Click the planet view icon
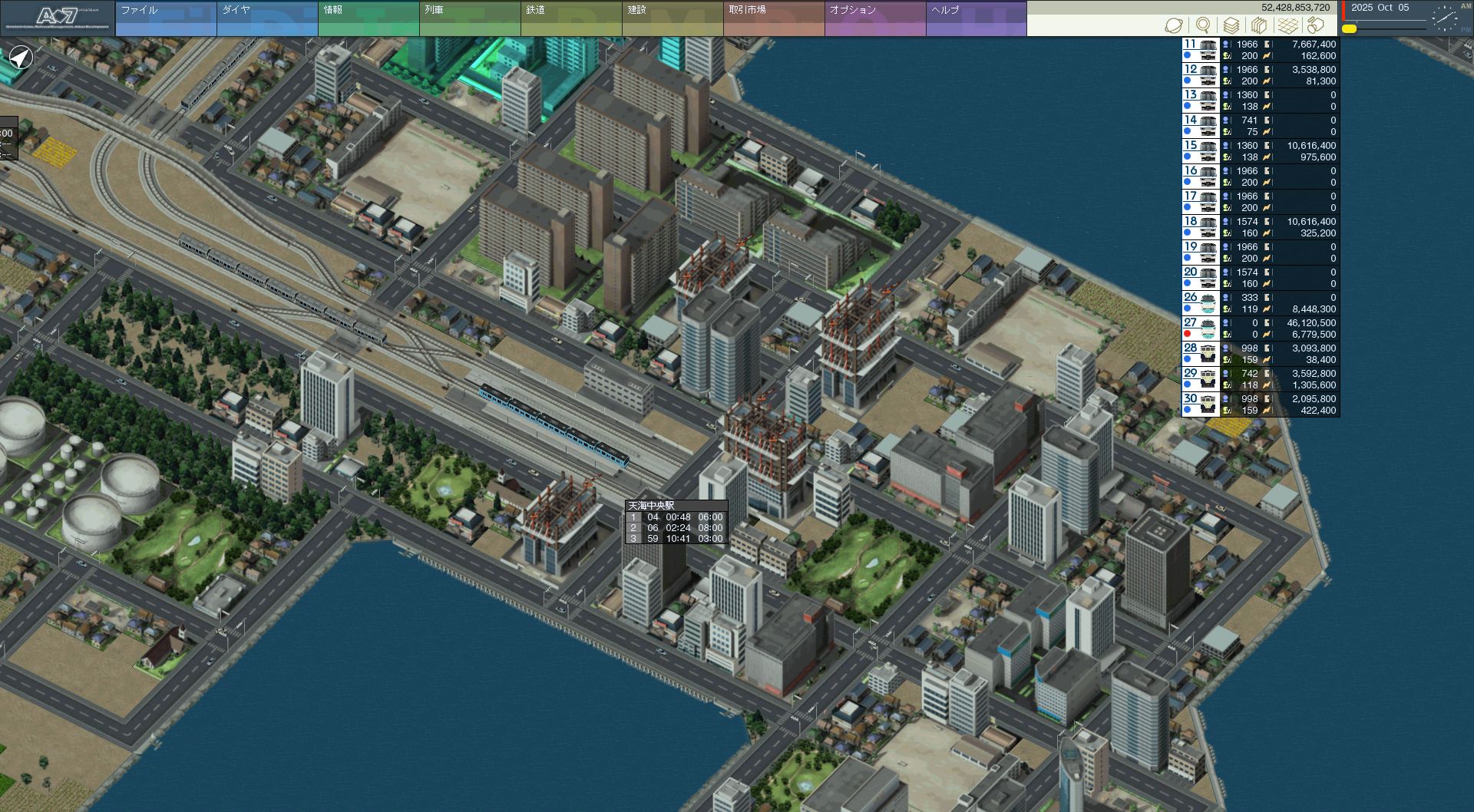This screenshot has height=812, width=1474. coord(1173,25)
